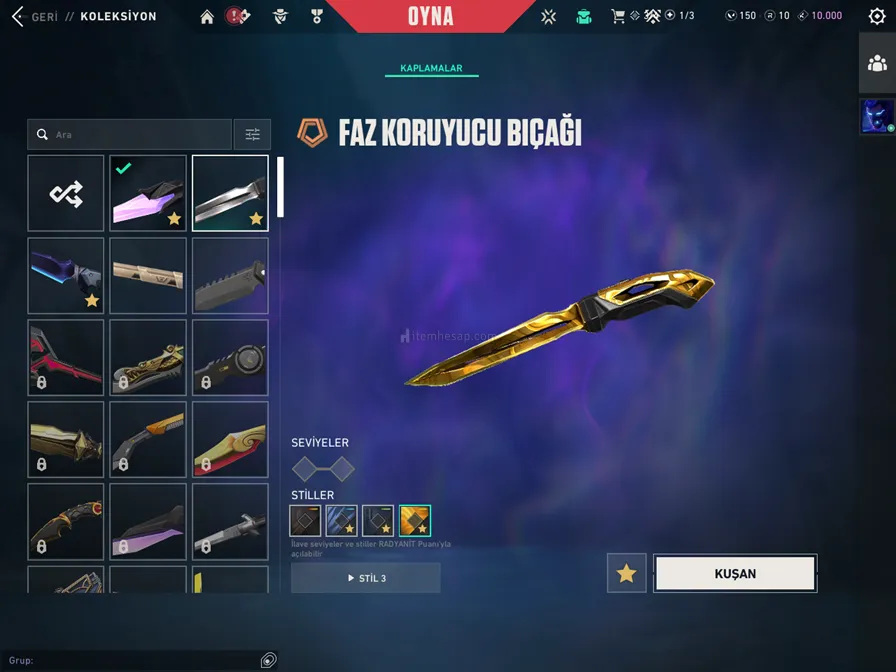Viewport: 896px width, 672px height.
Task: Pick the blue glowing knife skin tile
Action: point(66,275)
